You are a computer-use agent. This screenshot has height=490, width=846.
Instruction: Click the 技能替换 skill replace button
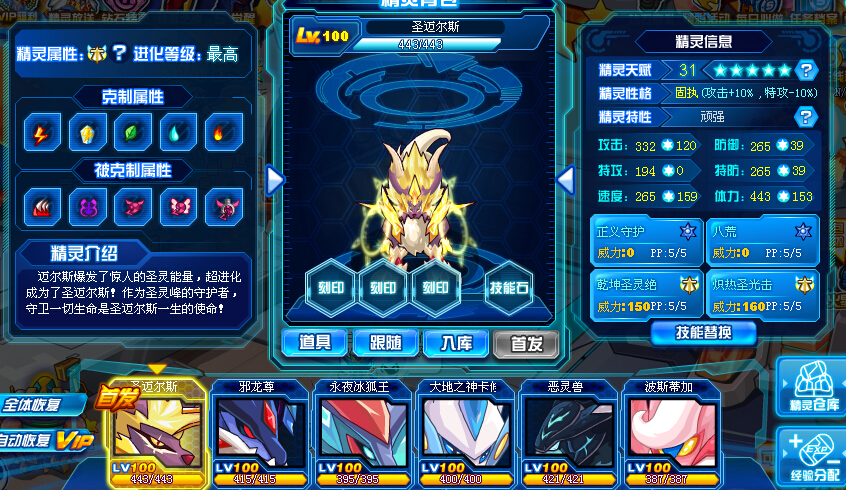(703, 332)
